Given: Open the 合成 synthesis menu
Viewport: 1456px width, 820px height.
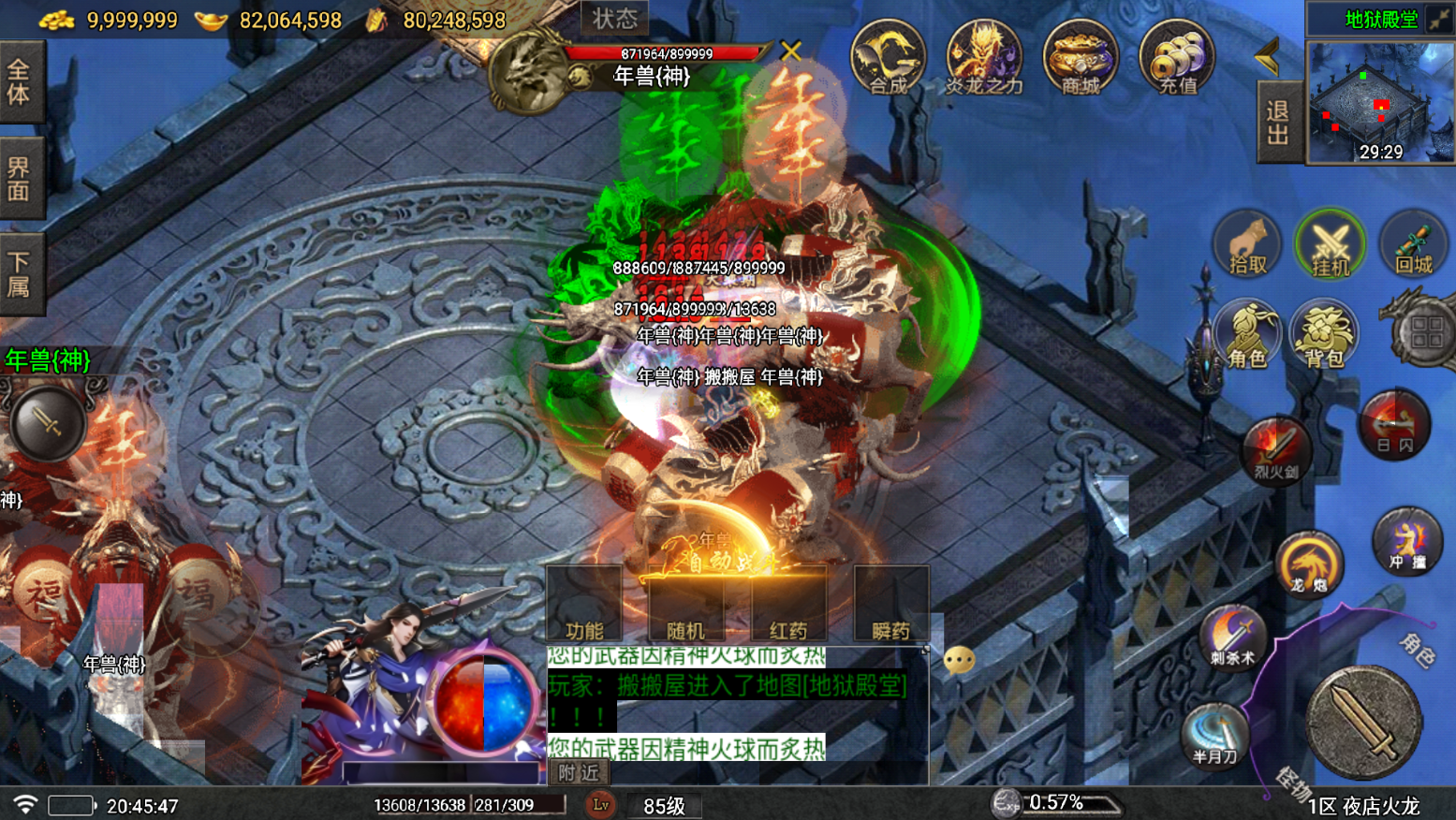Looking at the screenshot, I should tap(888, 58).
